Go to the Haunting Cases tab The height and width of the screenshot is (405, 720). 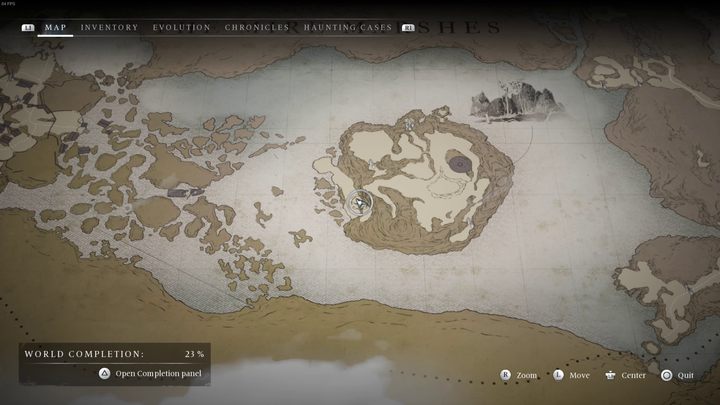pyautogui.click(x=348, y=28)
